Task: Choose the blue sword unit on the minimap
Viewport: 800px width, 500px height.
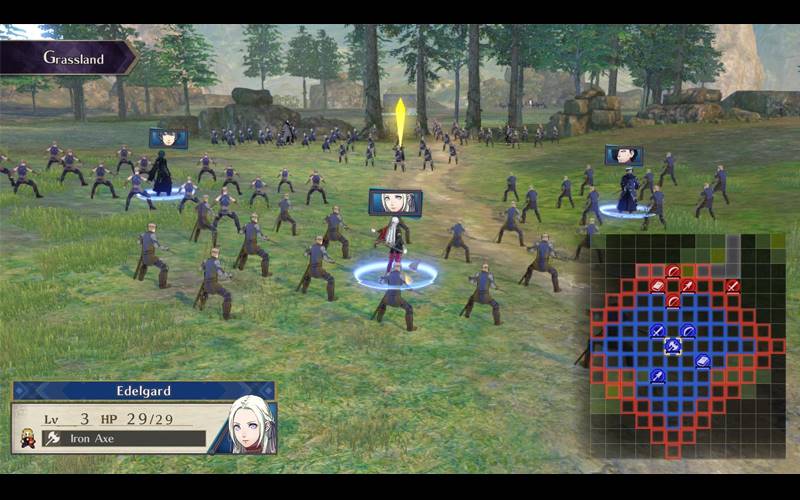Action: tap(657, 331)
